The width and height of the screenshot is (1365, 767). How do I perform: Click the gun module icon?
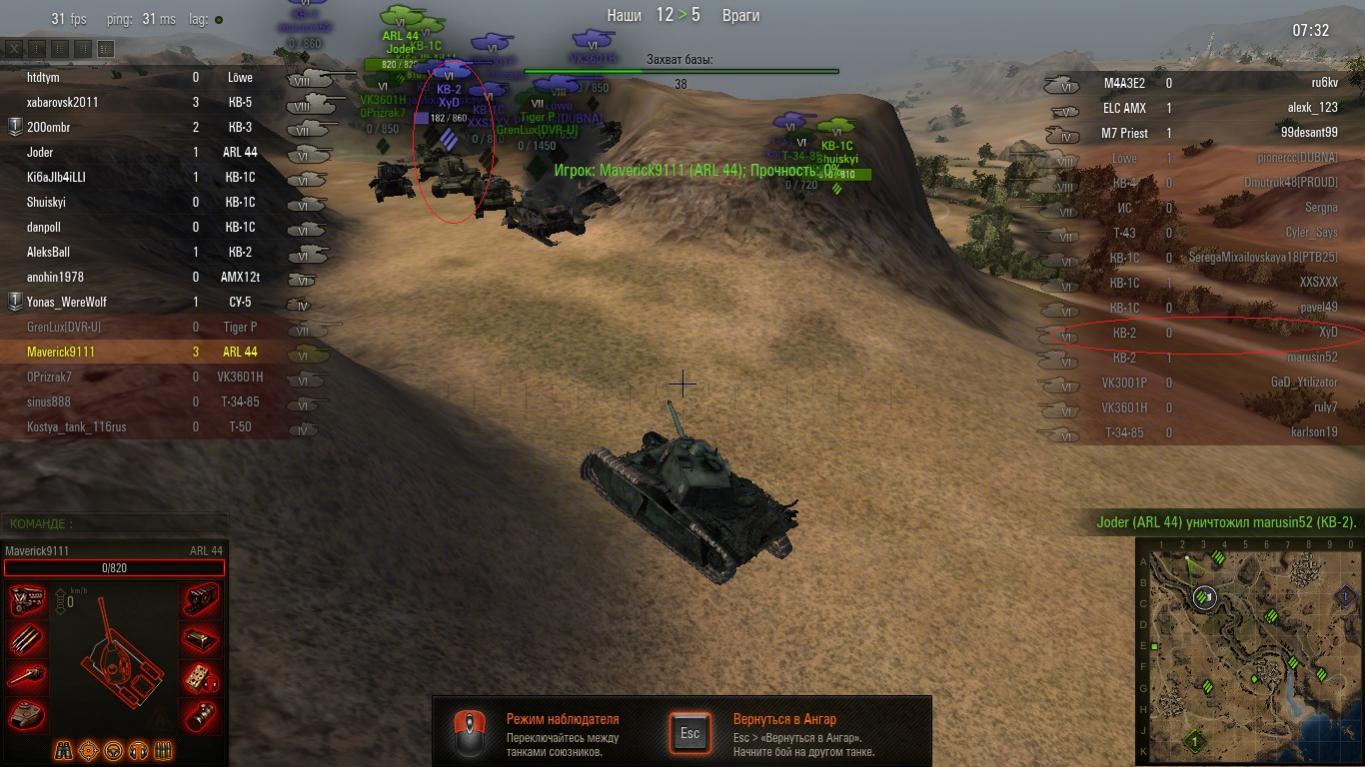(x=27, y=679)
